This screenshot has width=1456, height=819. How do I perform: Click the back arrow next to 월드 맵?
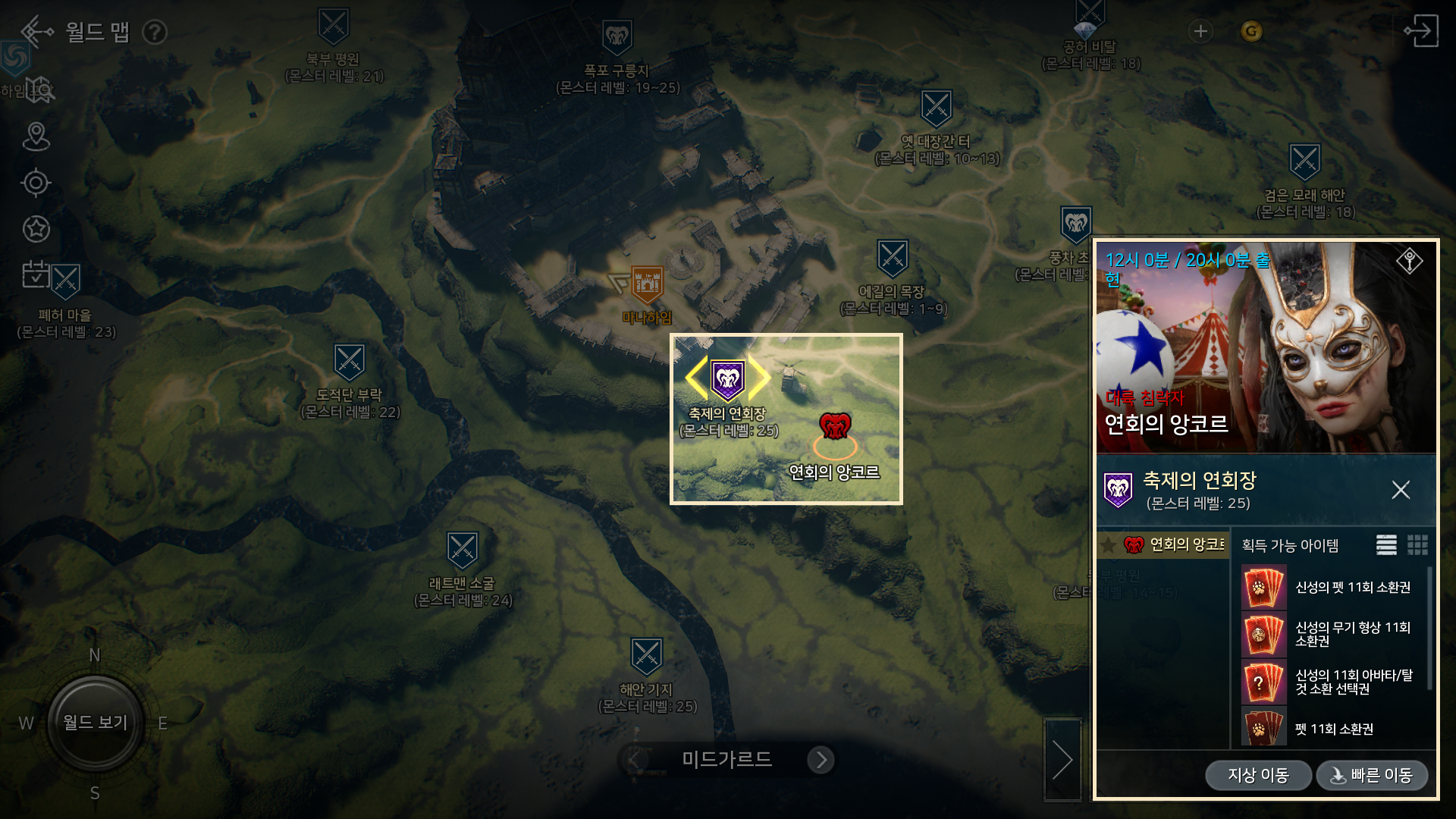coord(36,32)
